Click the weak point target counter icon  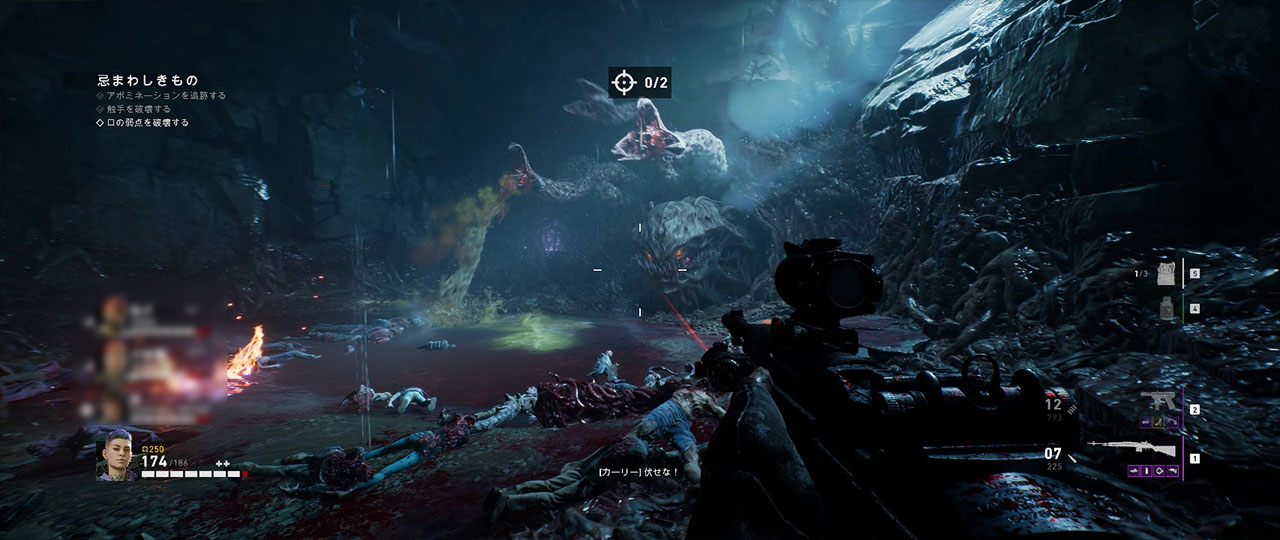click(x=624, y=83)
